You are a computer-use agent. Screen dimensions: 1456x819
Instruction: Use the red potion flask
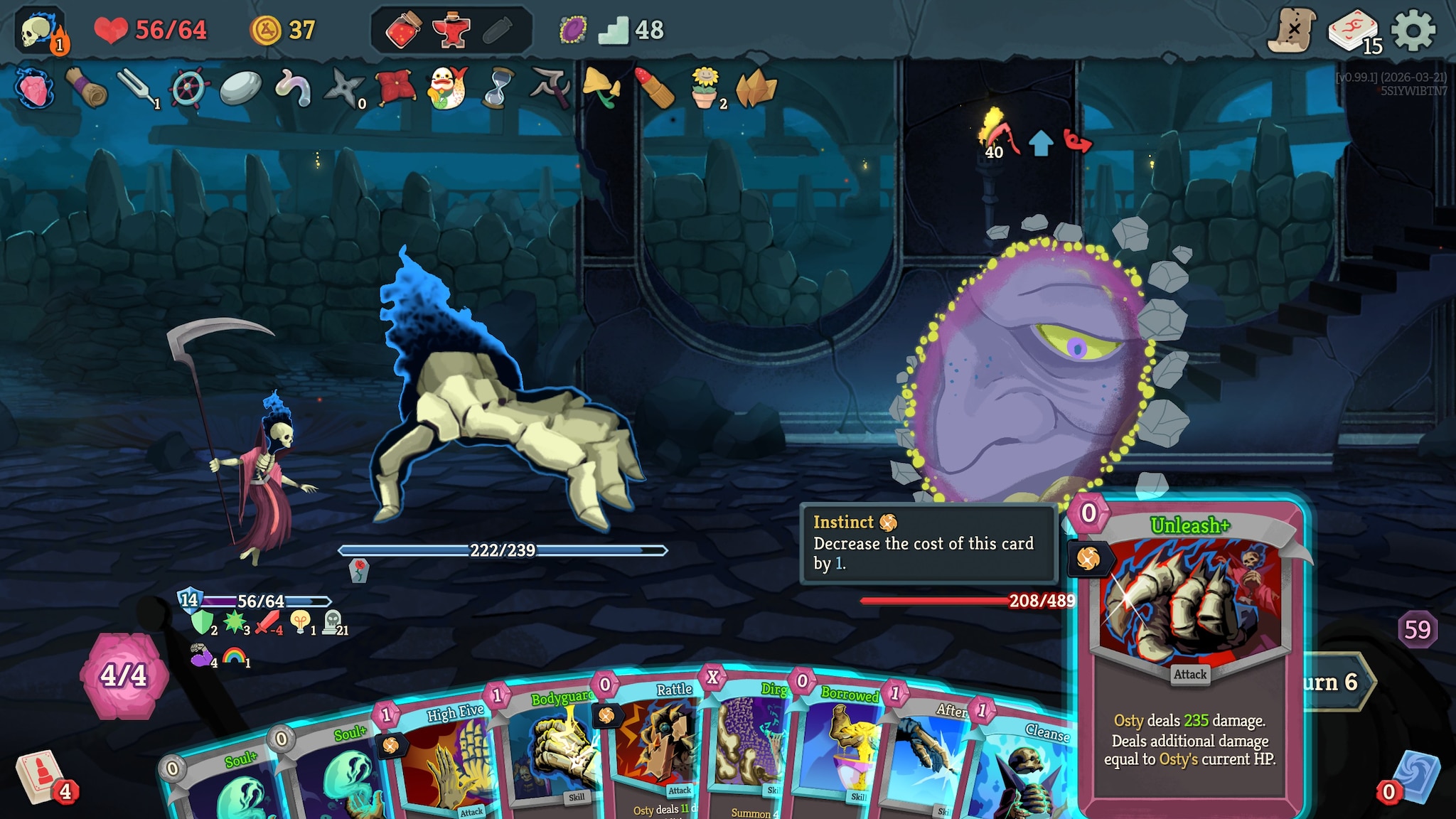[403, 31]
